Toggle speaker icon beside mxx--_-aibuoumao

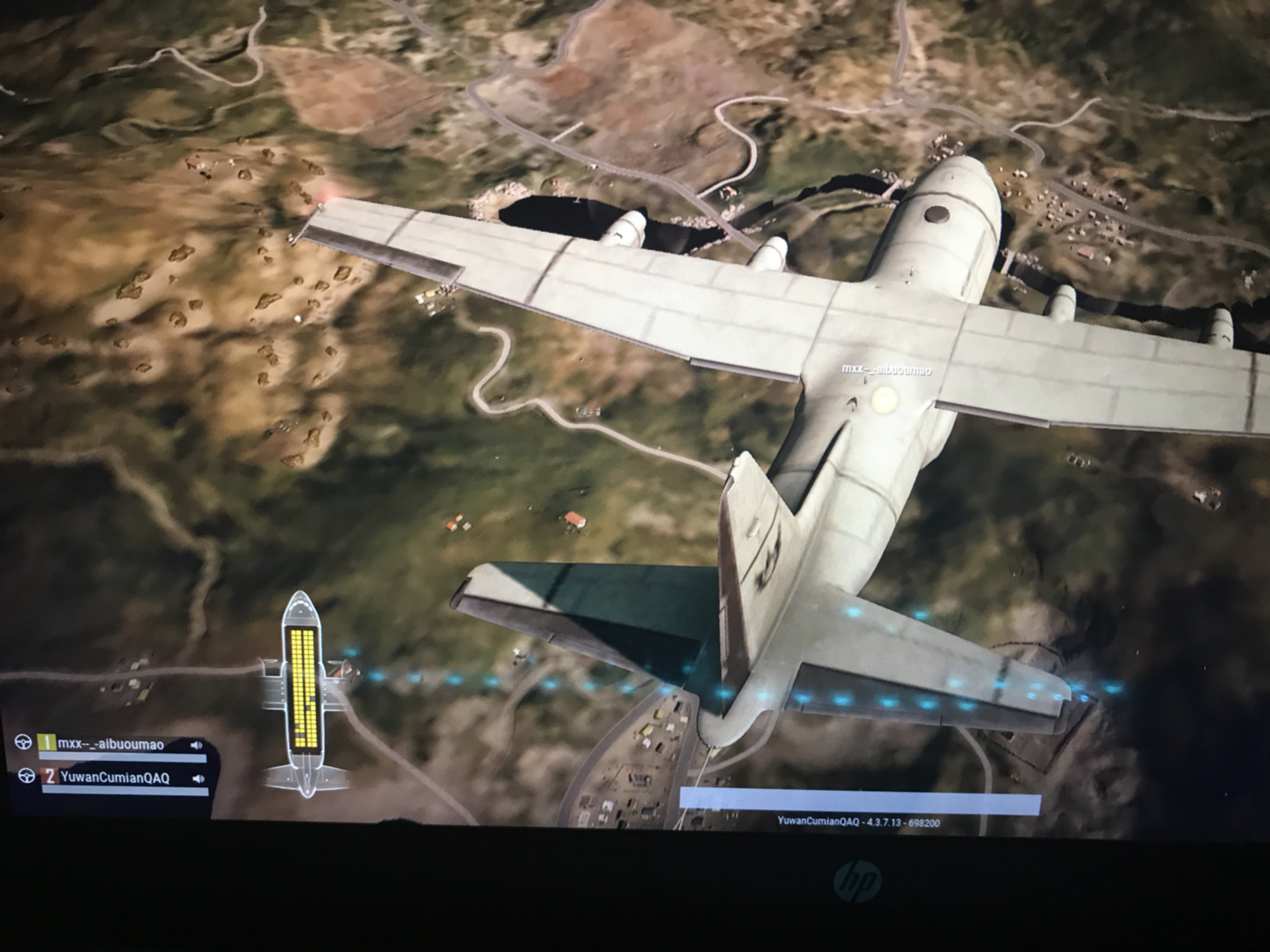(196, 746)
